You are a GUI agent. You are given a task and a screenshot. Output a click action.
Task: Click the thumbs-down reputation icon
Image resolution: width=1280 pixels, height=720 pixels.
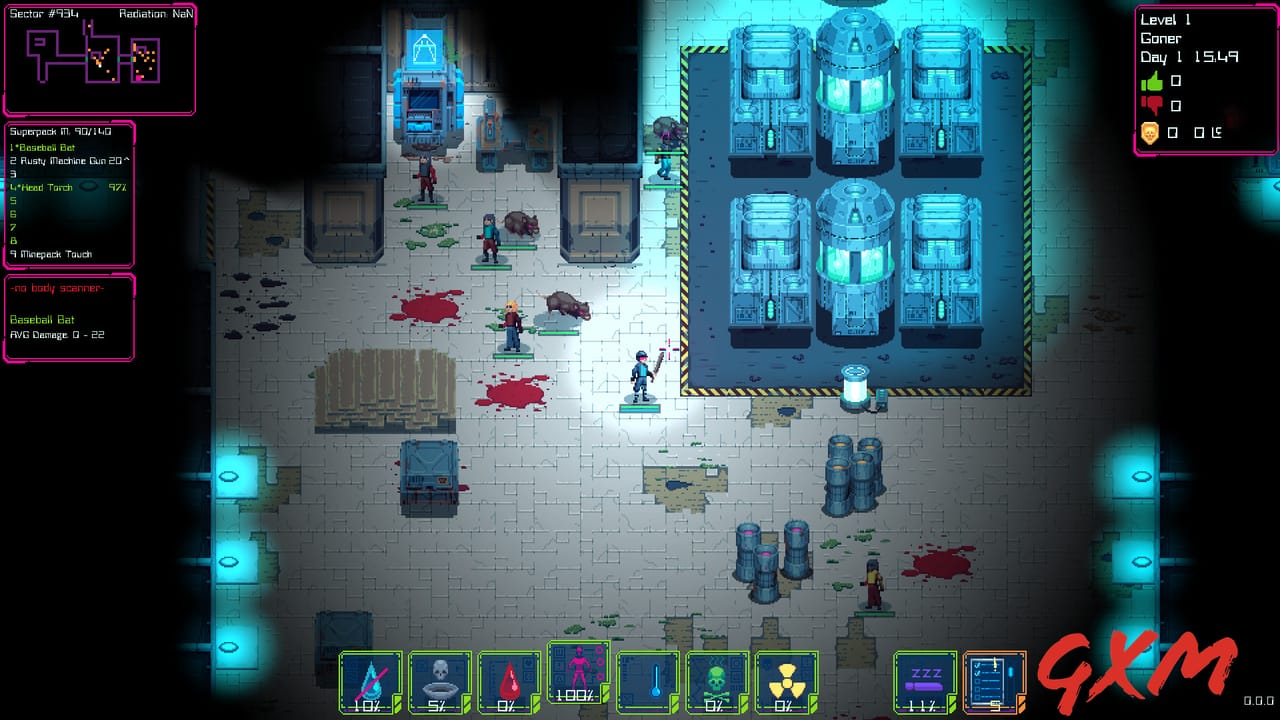point(1151,107)
